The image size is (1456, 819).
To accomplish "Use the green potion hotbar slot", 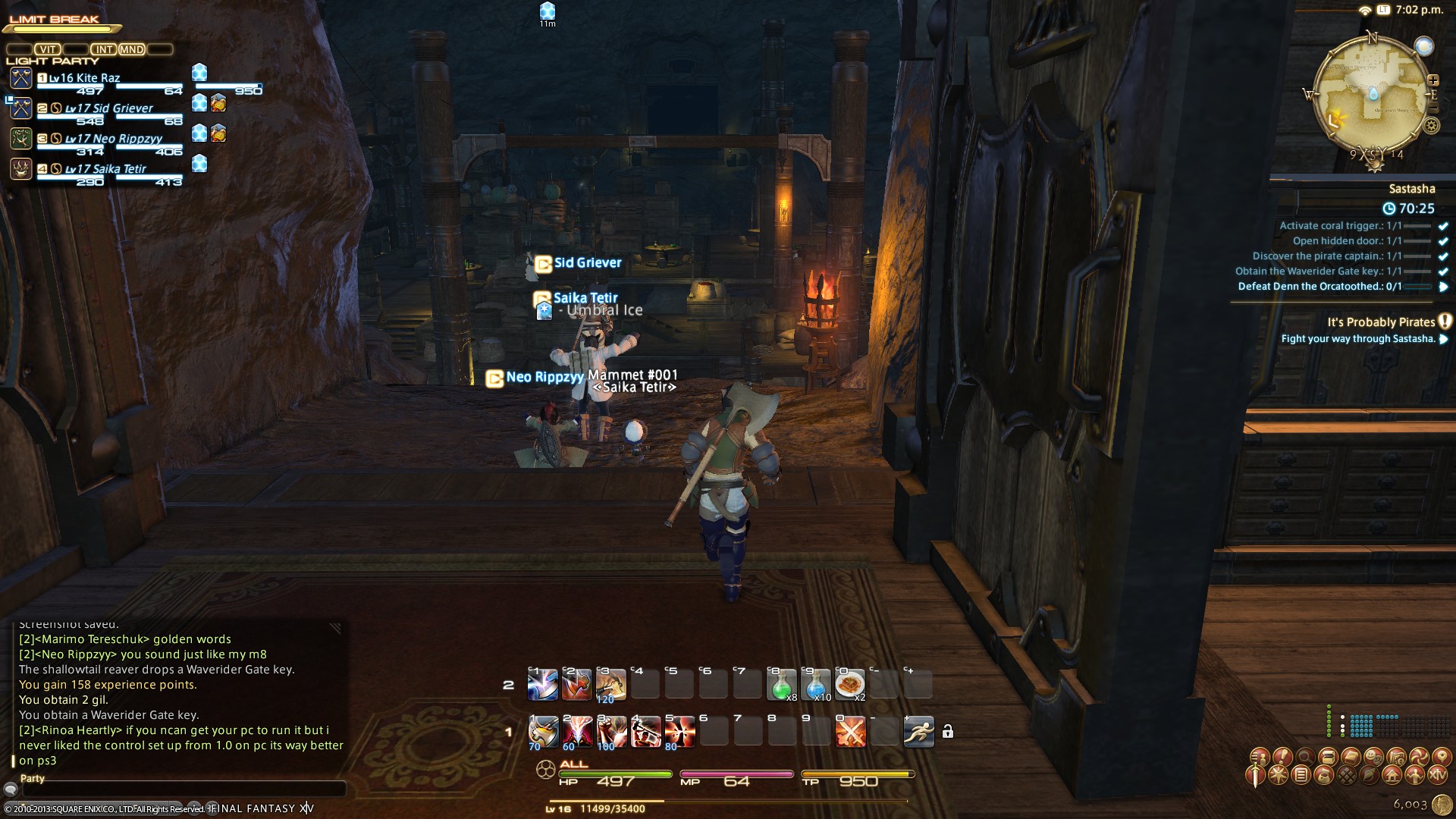I will (780, 685).
